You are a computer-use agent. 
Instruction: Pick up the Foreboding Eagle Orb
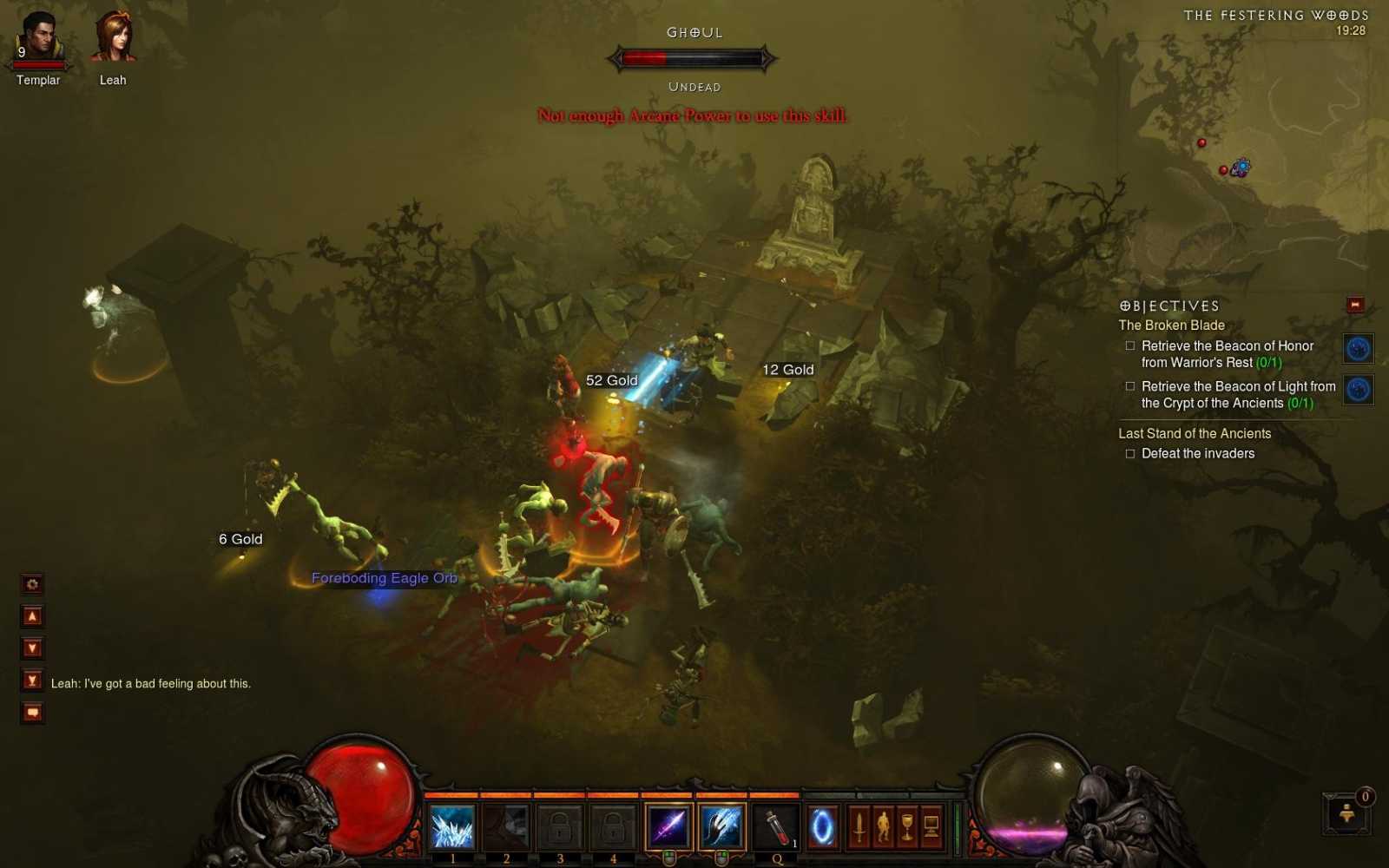coord(384,578)
